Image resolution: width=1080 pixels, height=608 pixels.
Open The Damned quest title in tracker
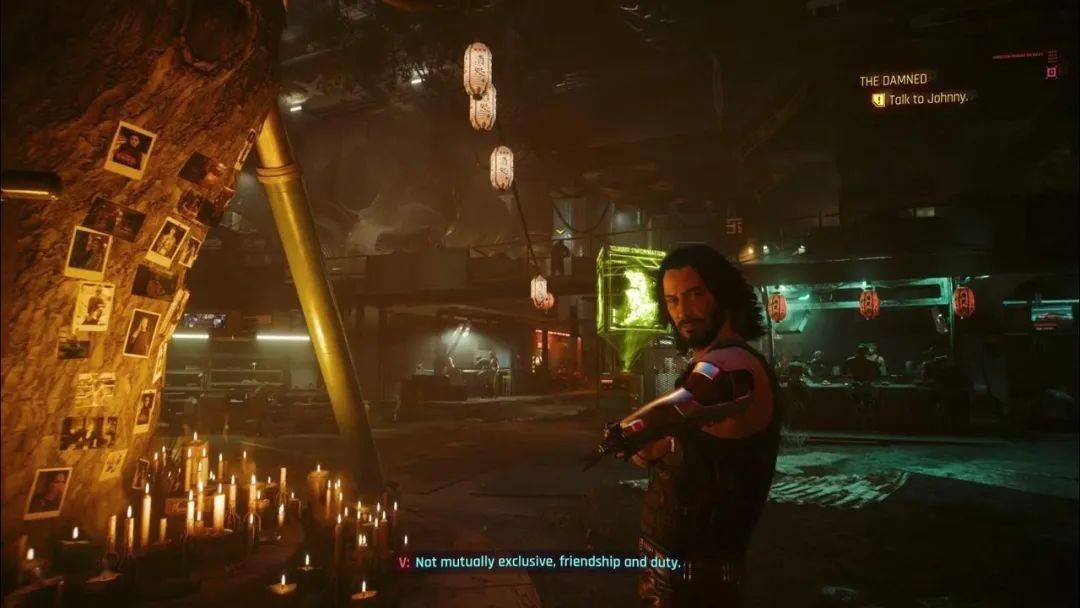coord(894,80)
